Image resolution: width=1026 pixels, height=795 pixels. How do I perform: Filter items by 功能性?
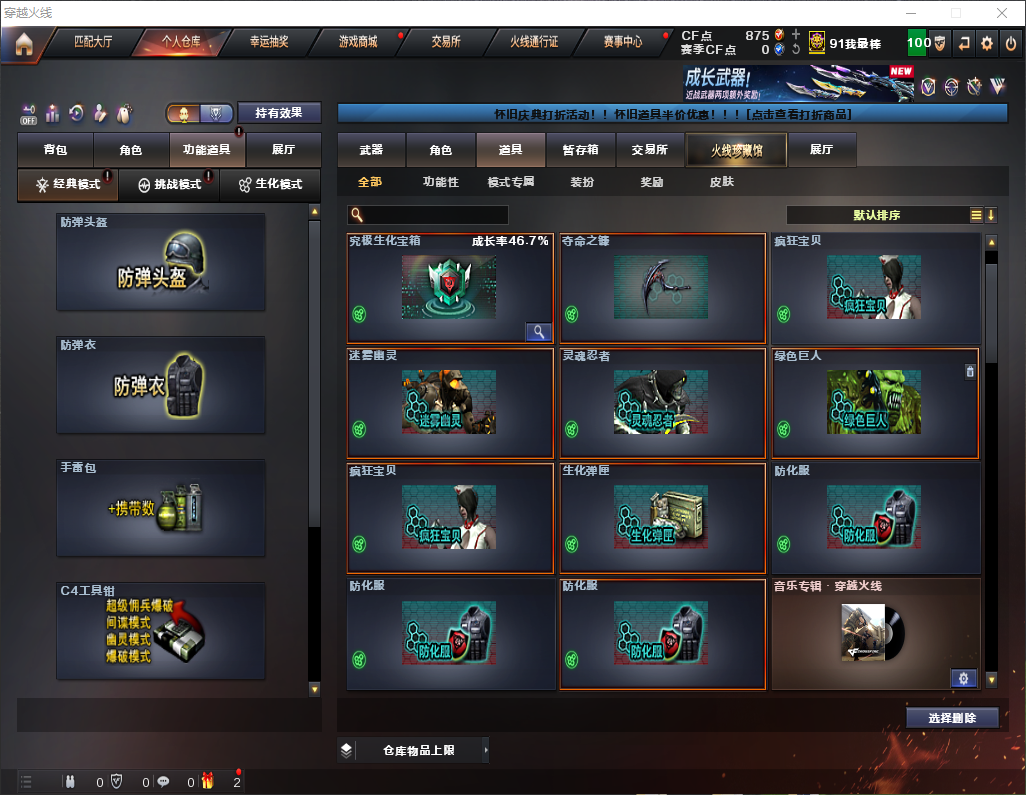440,182
